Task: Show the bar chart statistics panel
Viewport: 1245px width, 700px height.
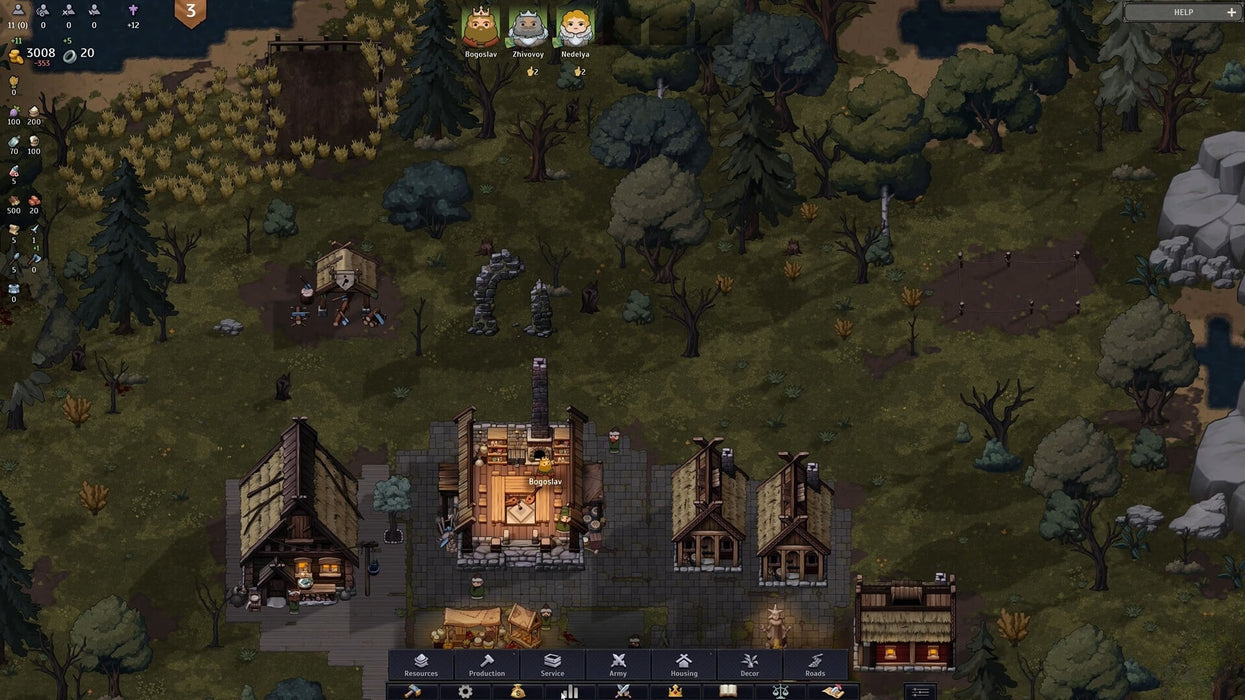Action: click(570, 691)
